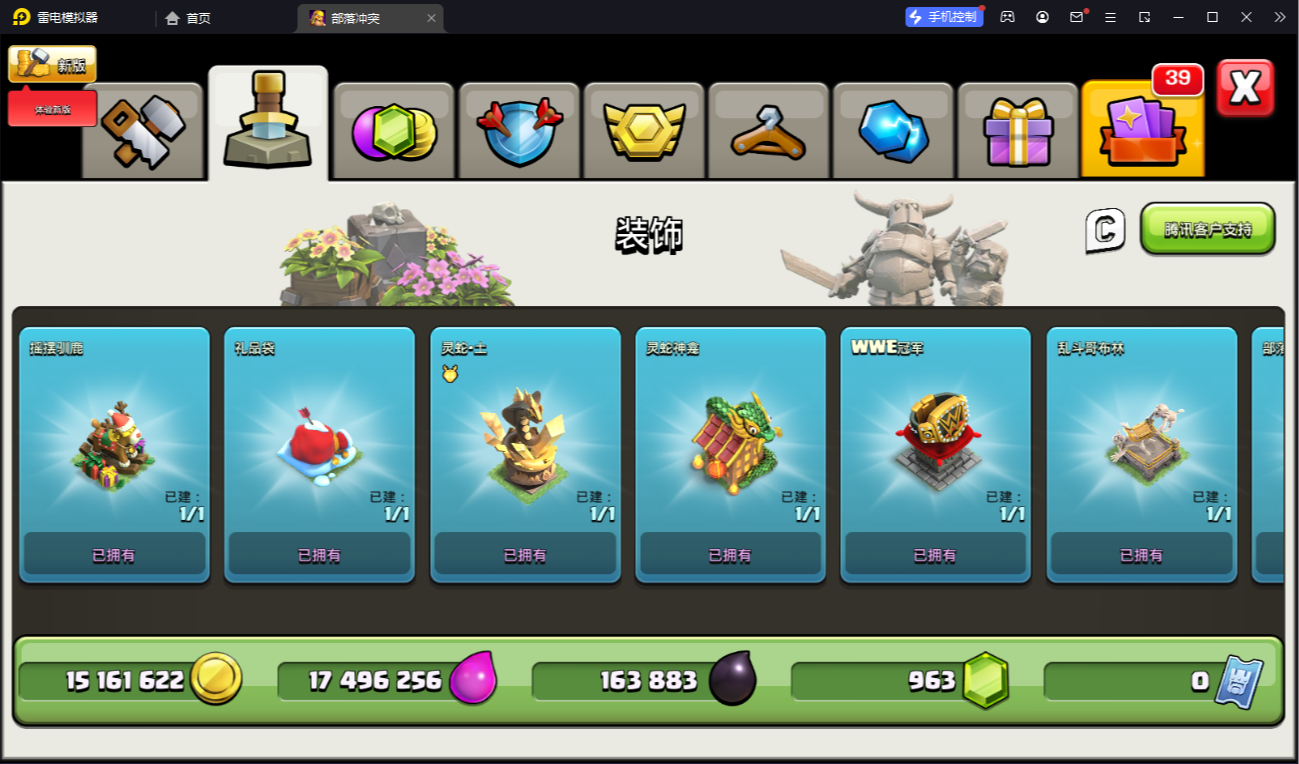Open the gold hexagon badge tab
The height and width of the screenshot is (764, 1299).
[x=644, y=131]
